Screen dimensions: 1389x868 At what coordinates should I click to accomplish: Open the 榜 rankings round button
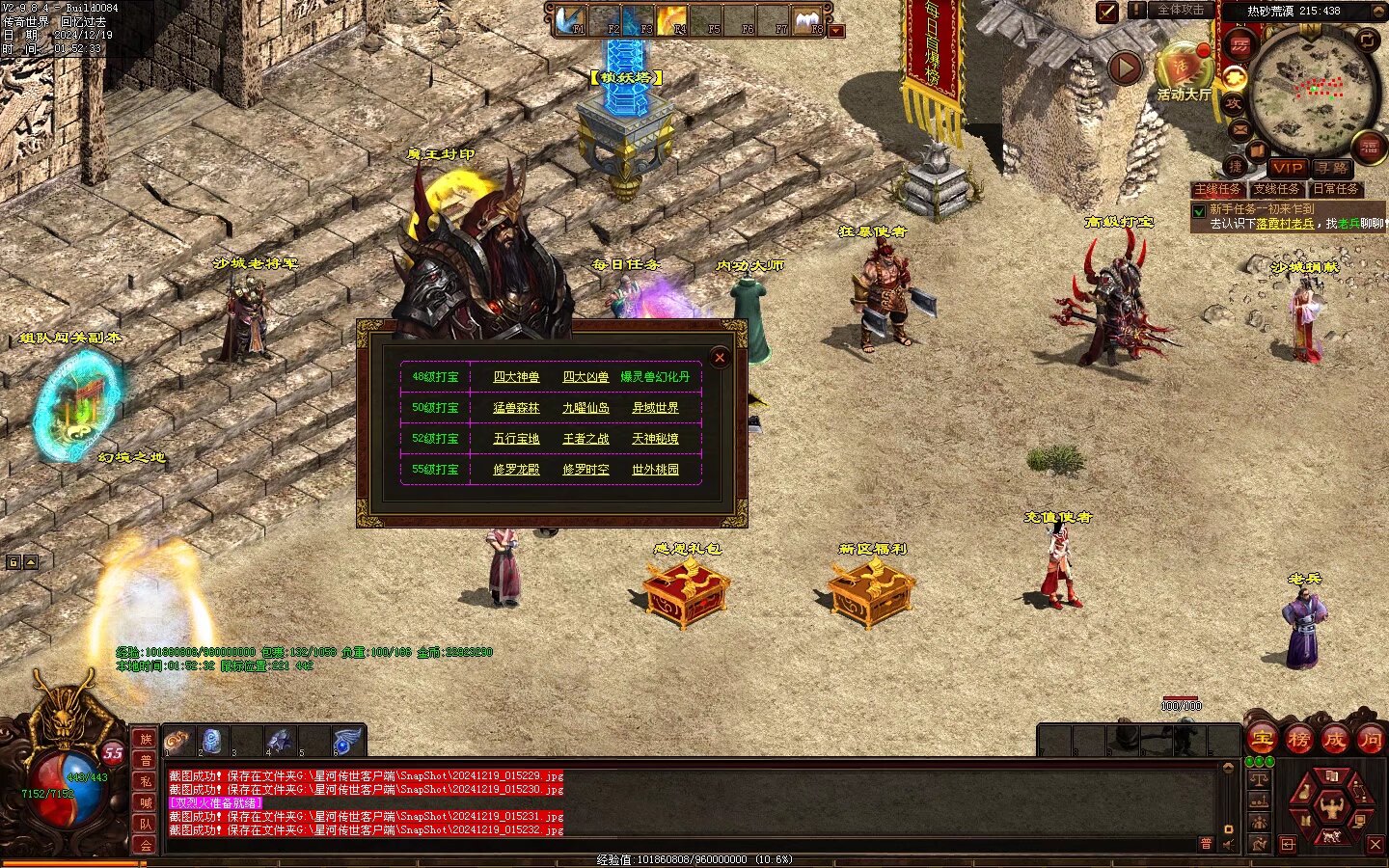tap(1298, 740)
